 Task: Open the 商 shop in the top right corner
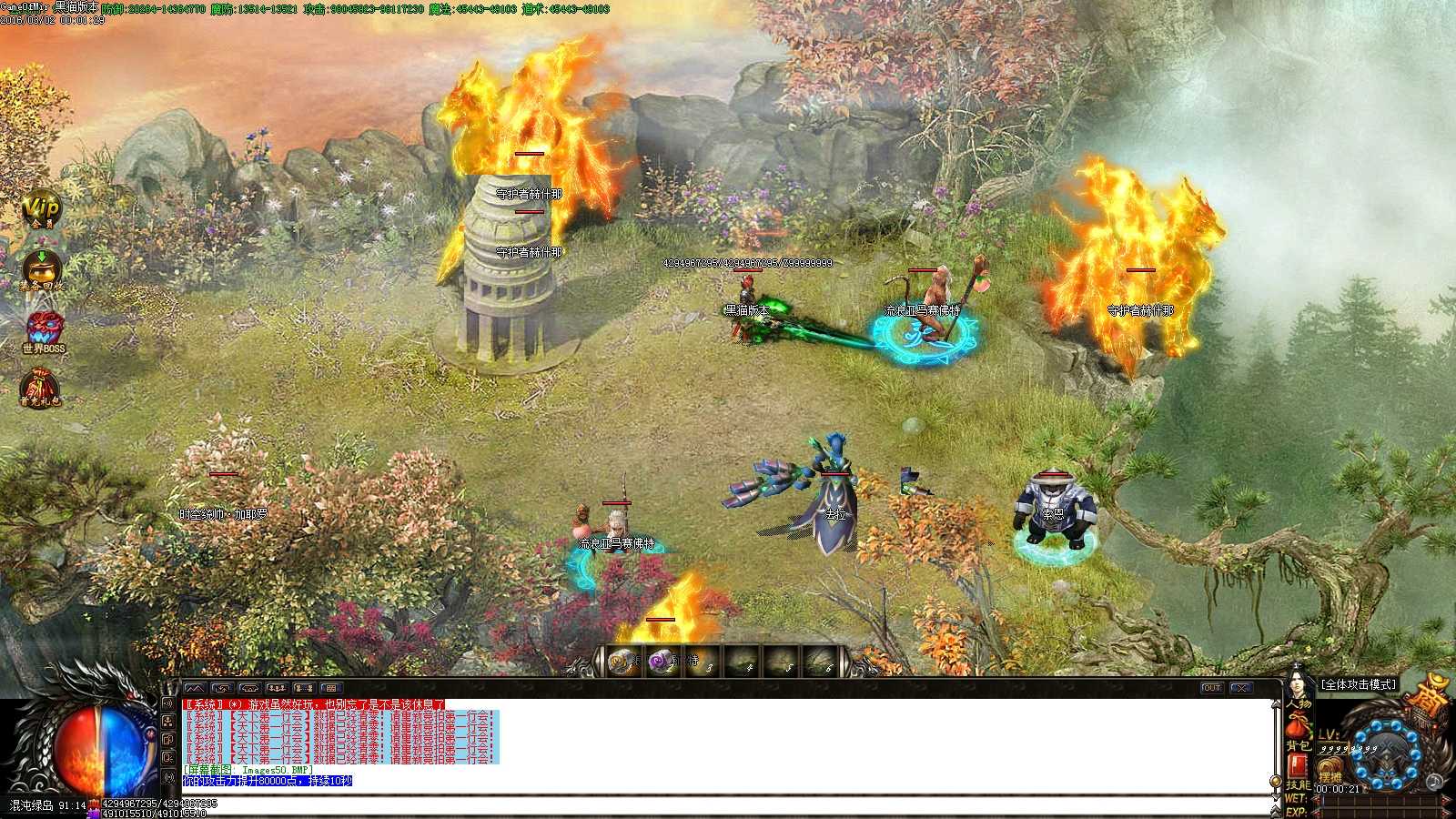click(x=1432, y=692)
